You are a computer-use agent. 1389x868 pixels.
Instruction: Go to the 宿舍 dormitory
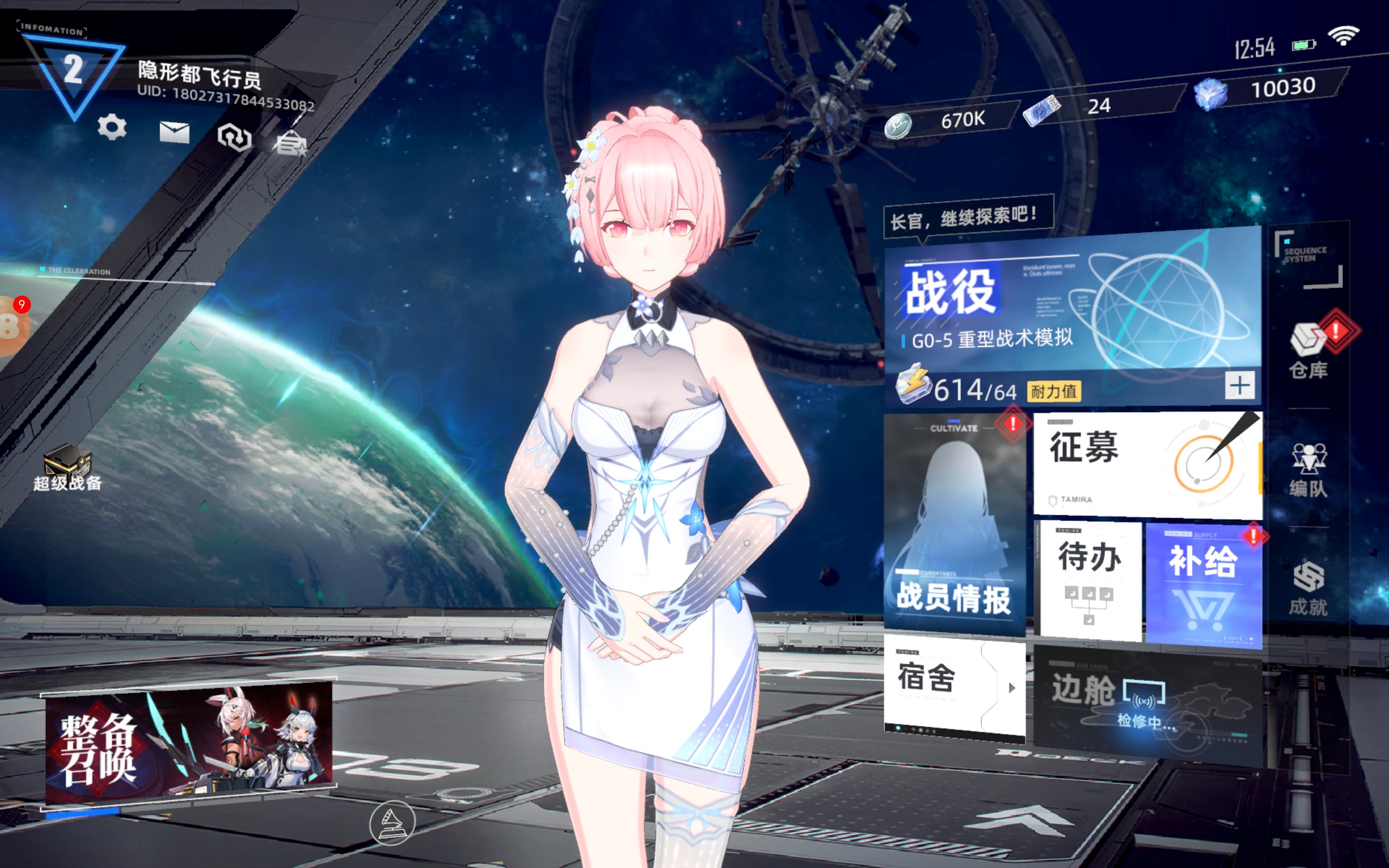pyautogui.click(x=954, y=686)
